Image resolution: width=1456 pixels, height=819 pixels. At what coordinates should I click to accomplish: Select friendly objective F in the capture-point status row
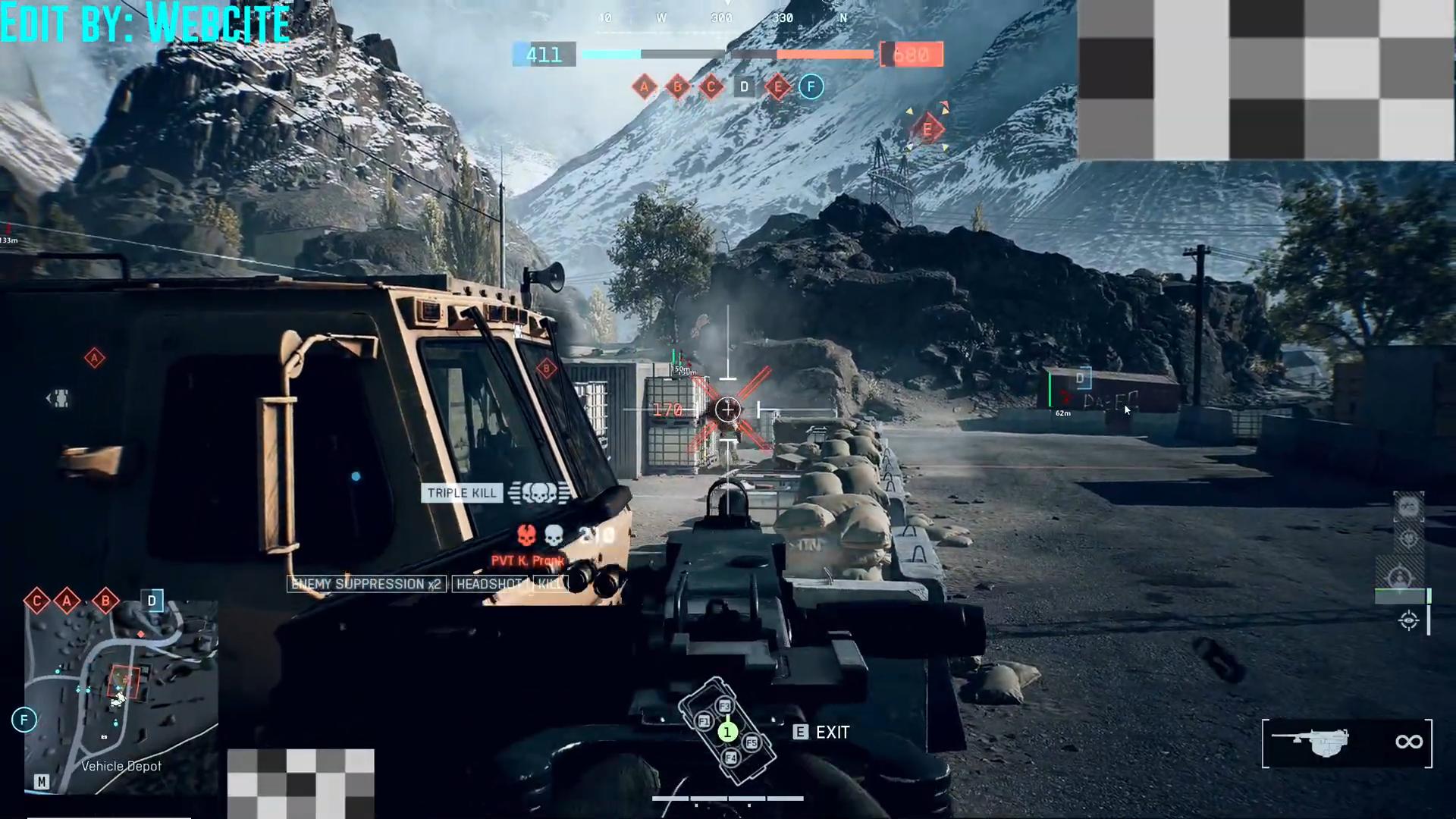811,87
